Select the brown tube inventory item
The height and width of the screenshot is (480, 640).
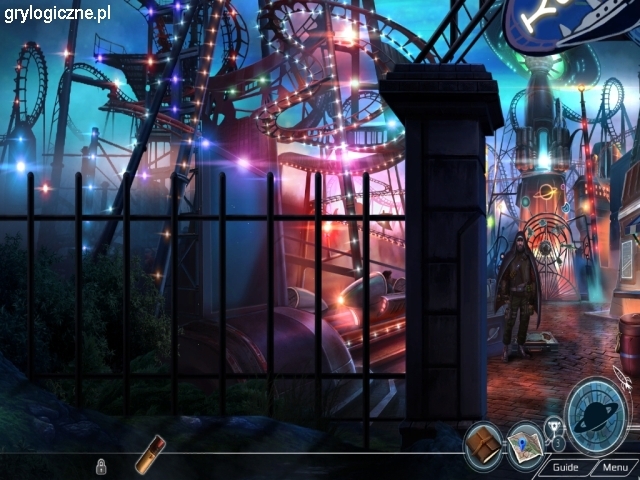[151, 452]
